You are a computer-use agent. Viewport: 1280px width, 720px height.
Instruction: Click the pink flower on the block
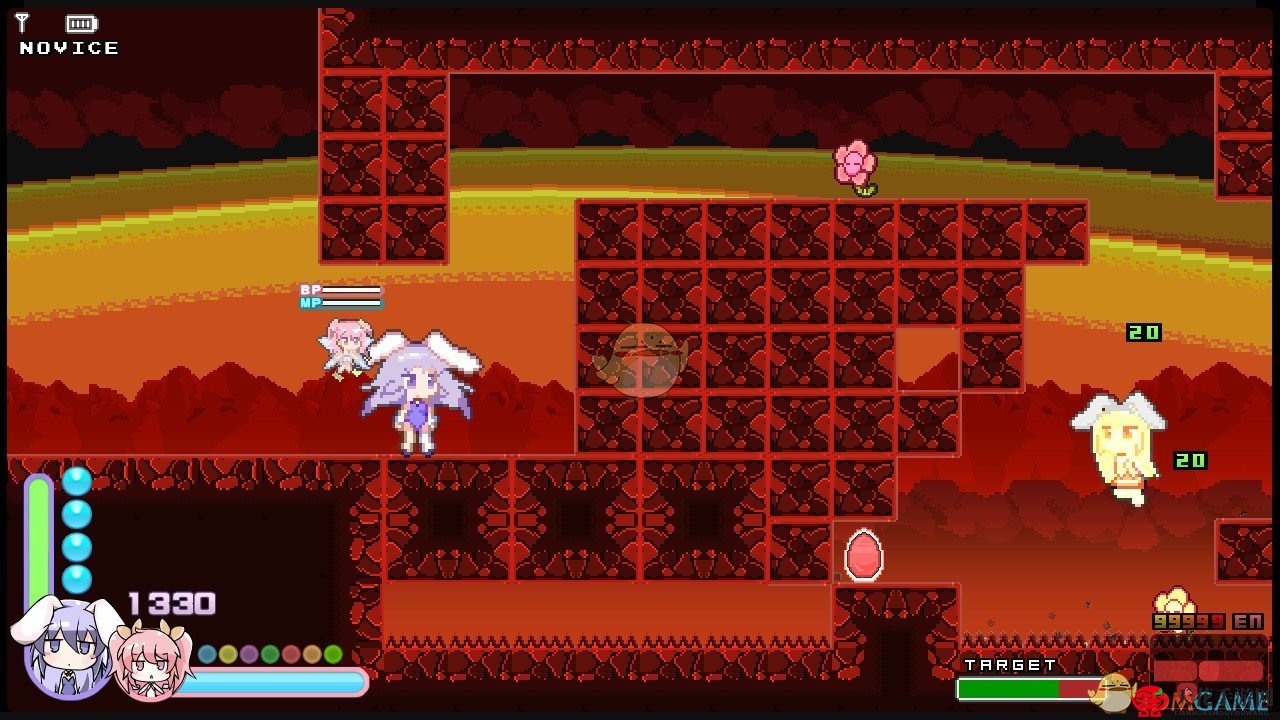[x=854, y=162]
